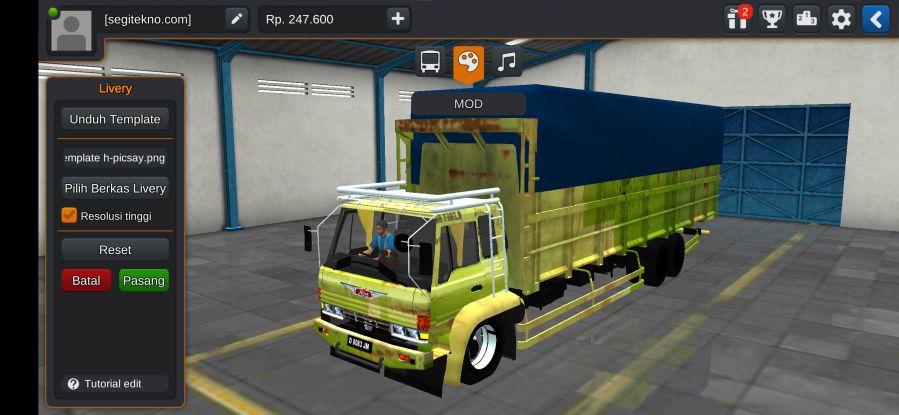
Task: Select the paint palette livery tab
Action: (468, 62)
